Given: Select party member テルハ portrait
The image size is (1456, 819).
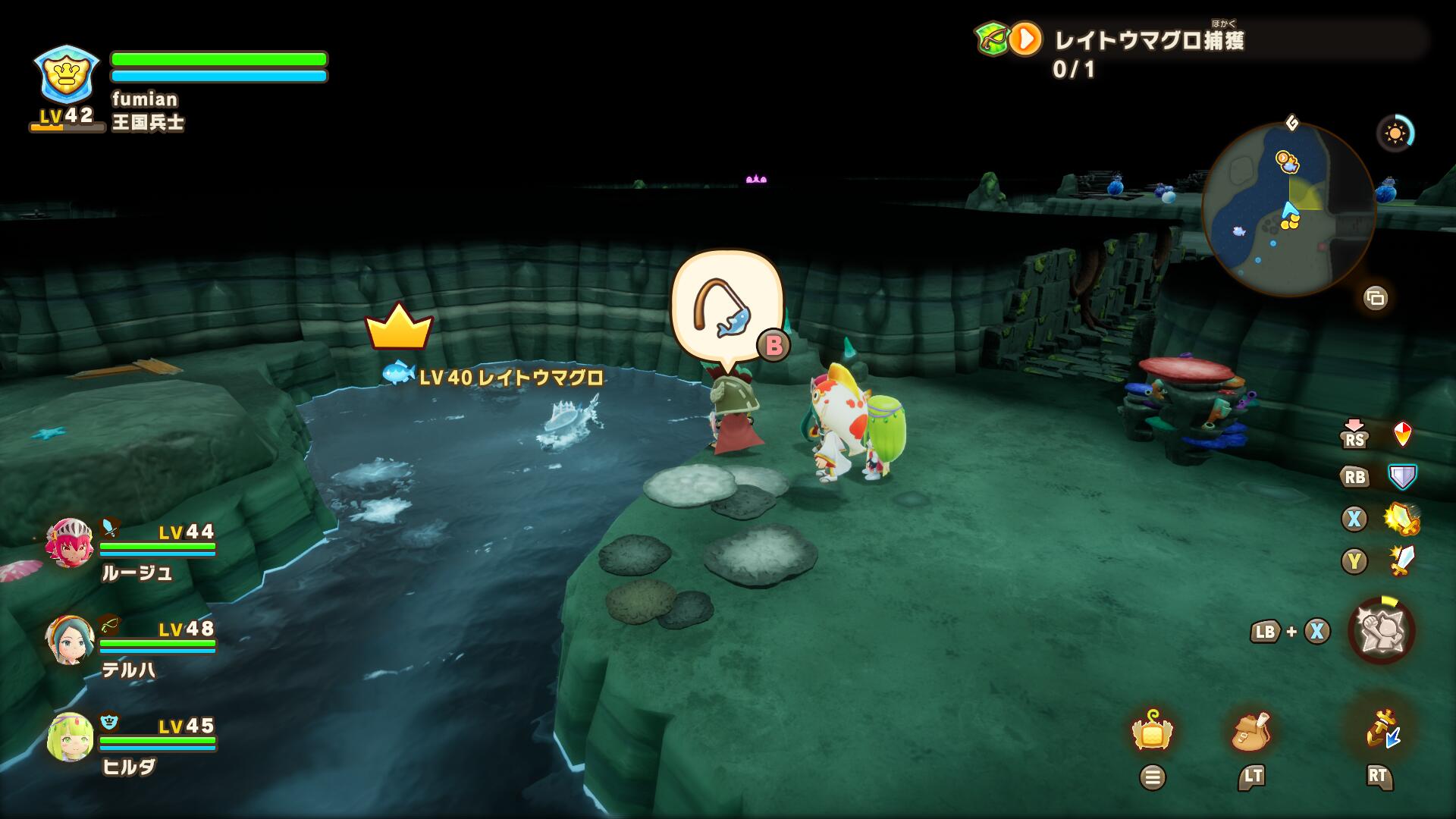Looking at the screenshot, I should [x=70, y=639].
